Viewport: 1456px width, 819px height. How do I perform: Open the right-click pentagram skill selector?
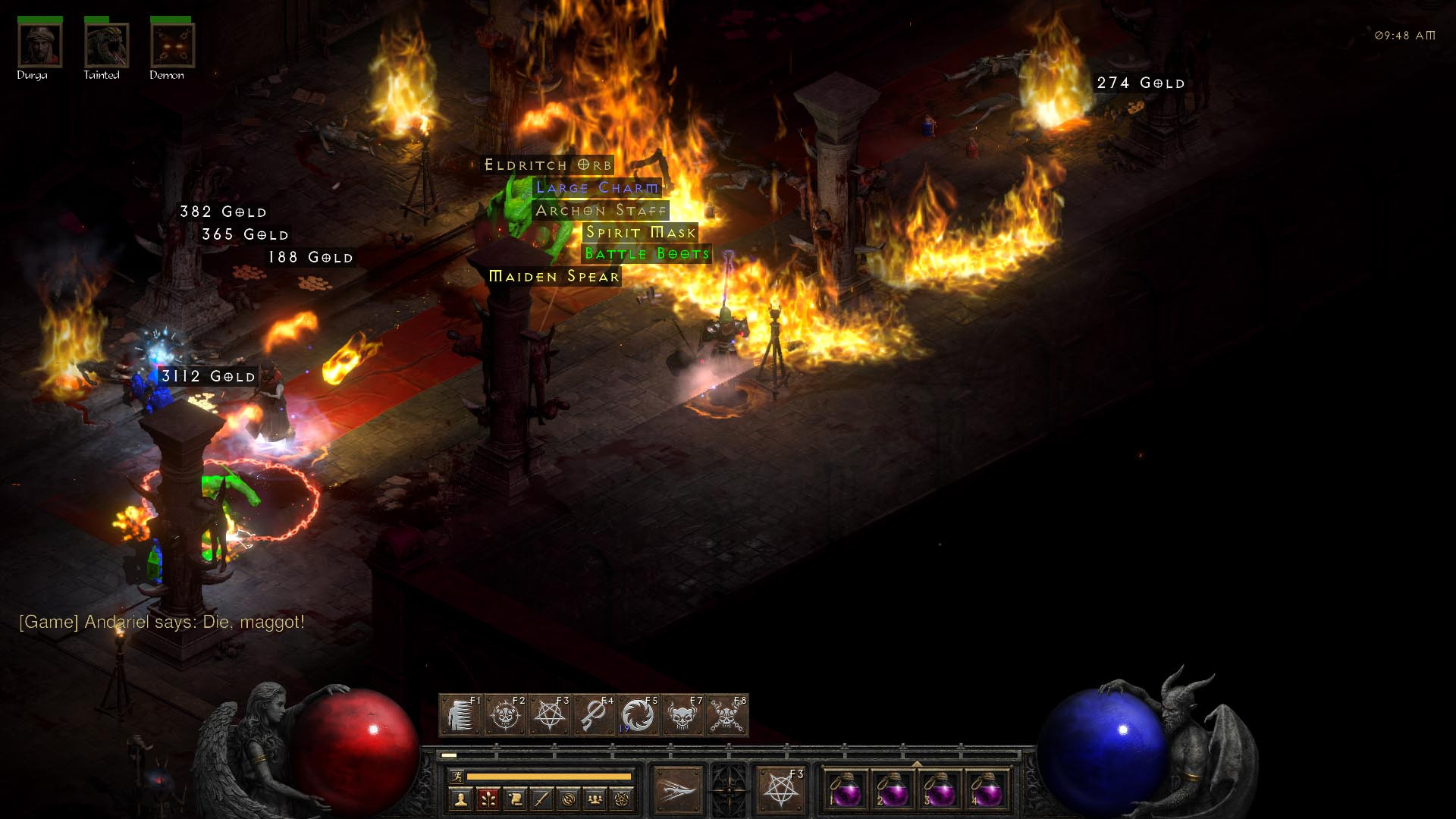(x=780, y=790)
